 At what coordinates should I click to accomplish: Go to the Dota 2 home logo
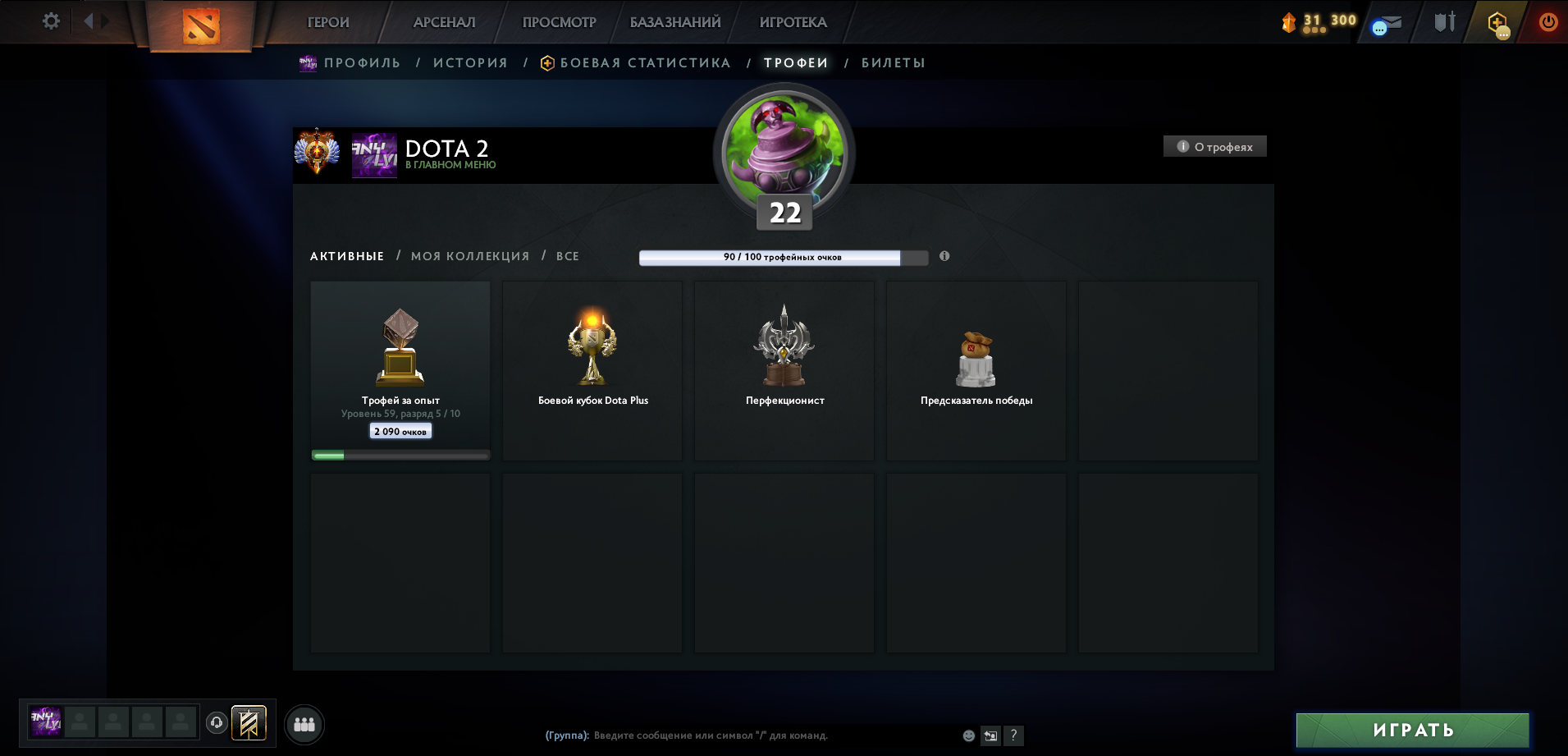[201, 25]
